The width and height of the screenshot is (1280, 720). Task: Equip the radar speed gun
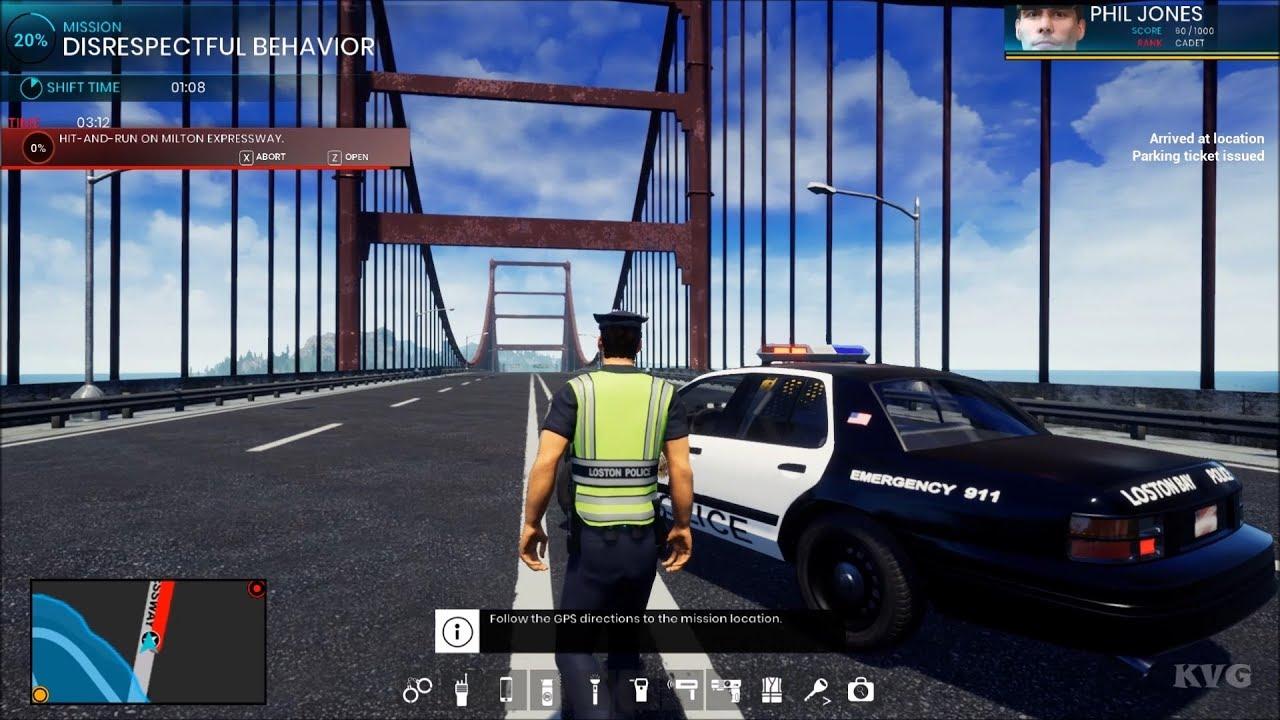click(686, 687)
